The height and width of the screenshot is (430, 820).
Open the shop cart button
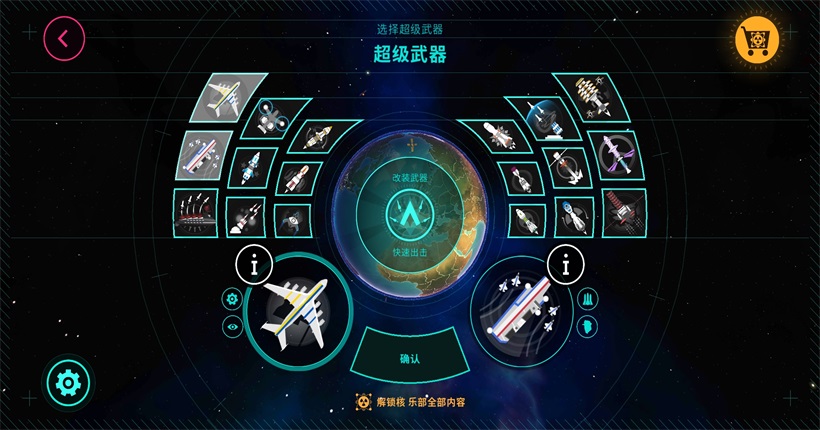pos(755,39)
